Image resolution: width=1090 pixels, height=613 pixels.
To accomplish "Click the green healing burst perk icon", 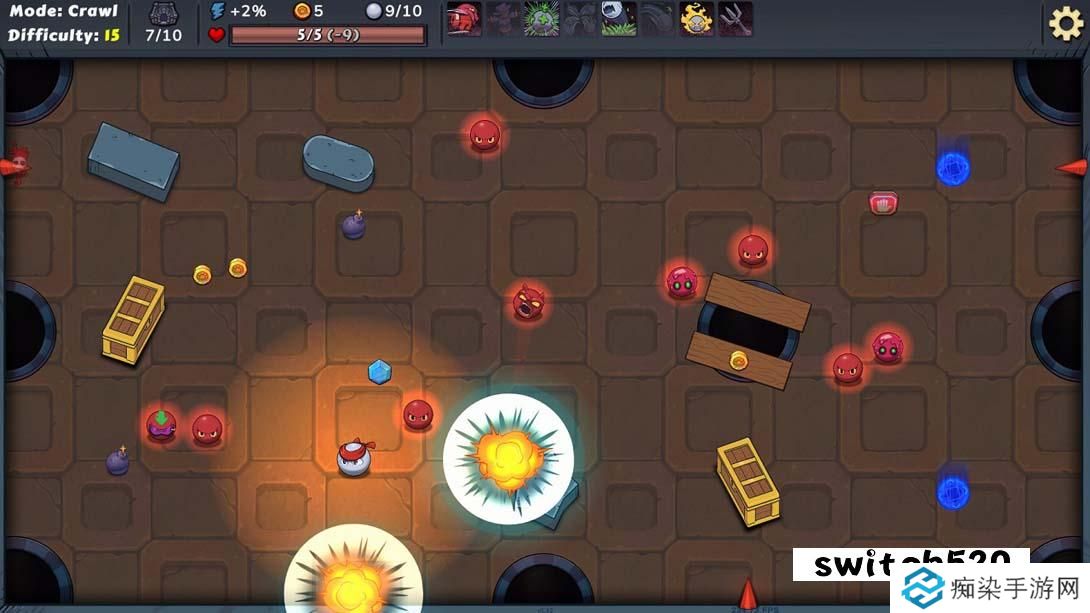I will coord(541,19).
